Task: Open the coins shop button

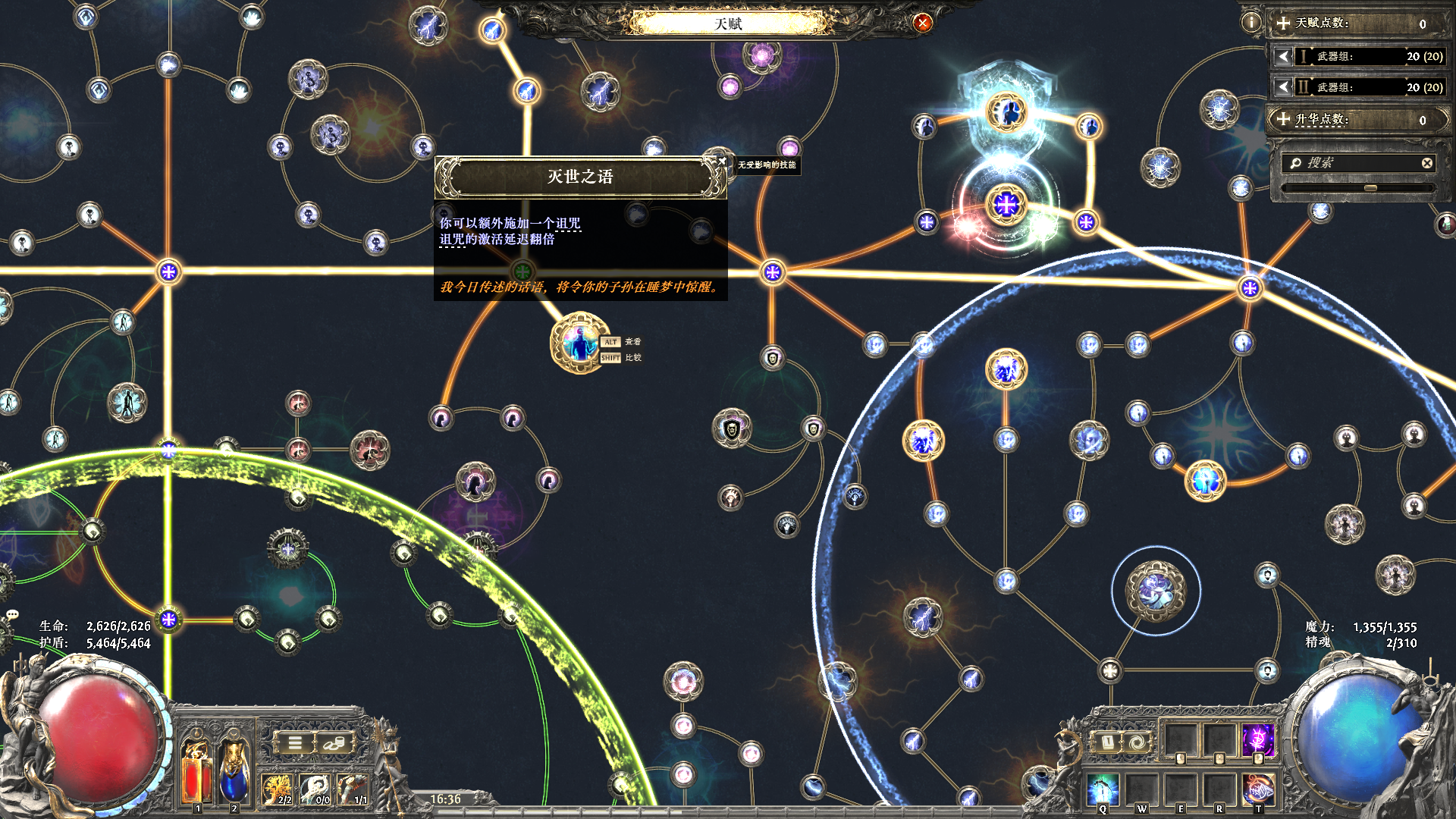Action: tap(334, 743)
